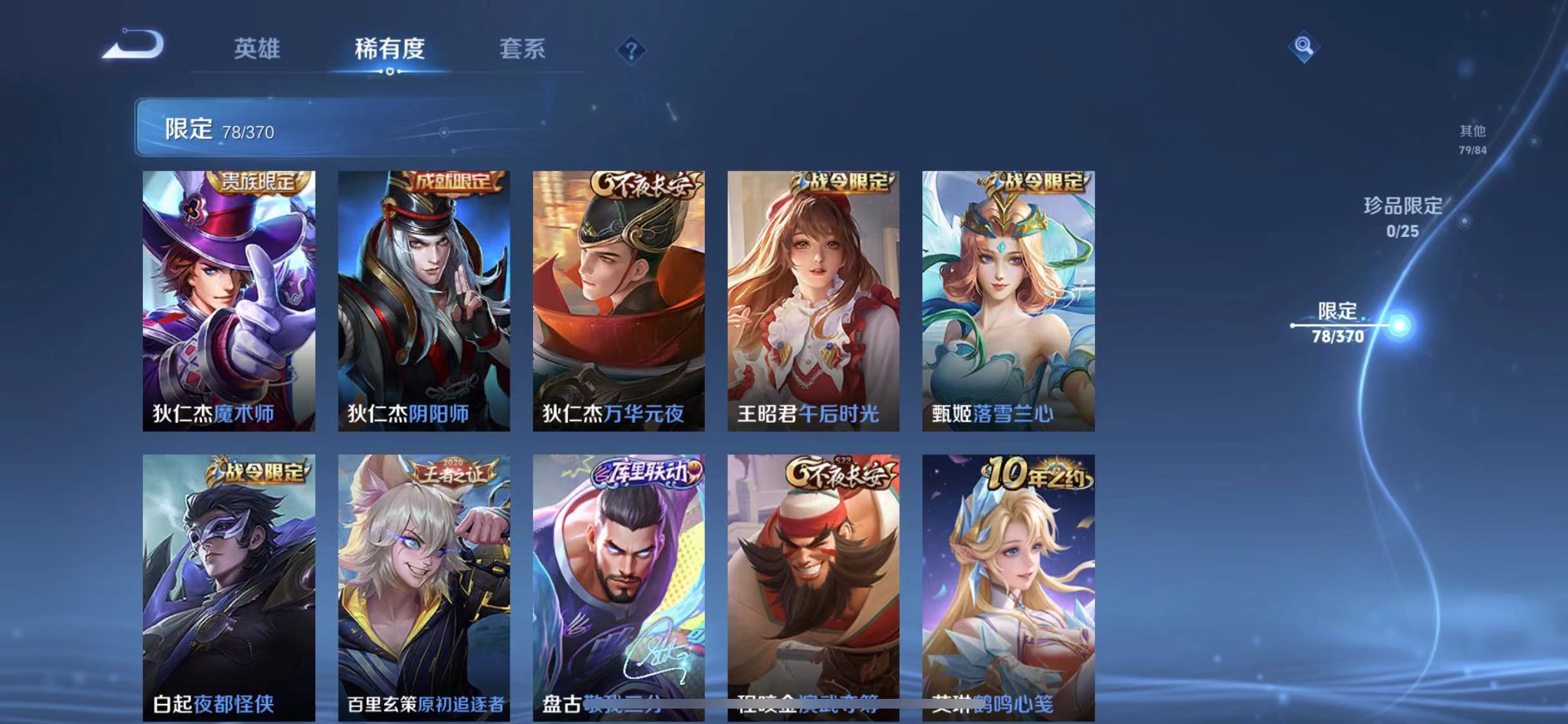Switch to the 套系 tab
The width and height of the screenshot is (1568, 724).
pos(523,50)
